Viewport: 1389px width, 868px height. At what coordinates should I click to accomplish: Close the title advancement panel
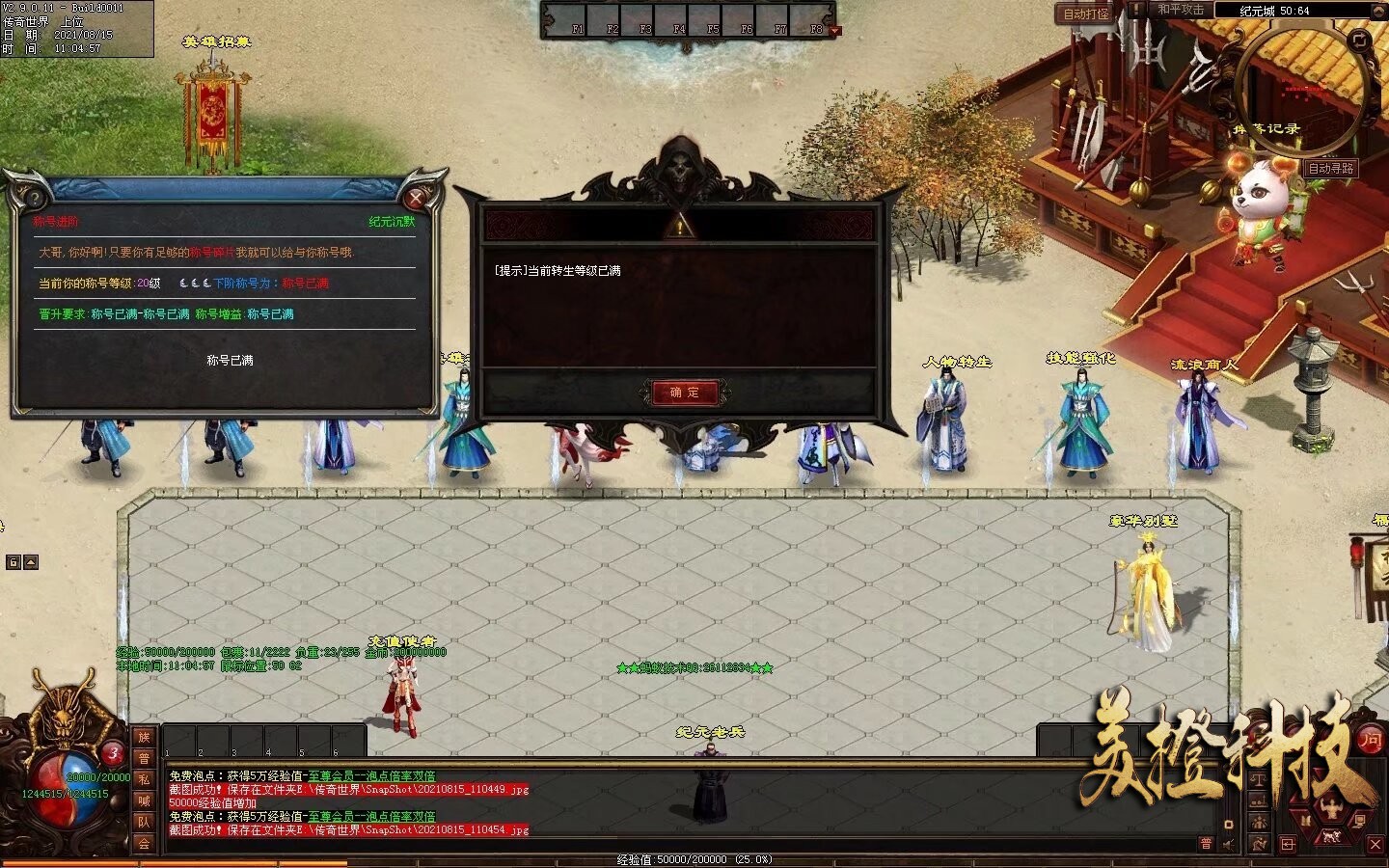(x=416, y=199)
